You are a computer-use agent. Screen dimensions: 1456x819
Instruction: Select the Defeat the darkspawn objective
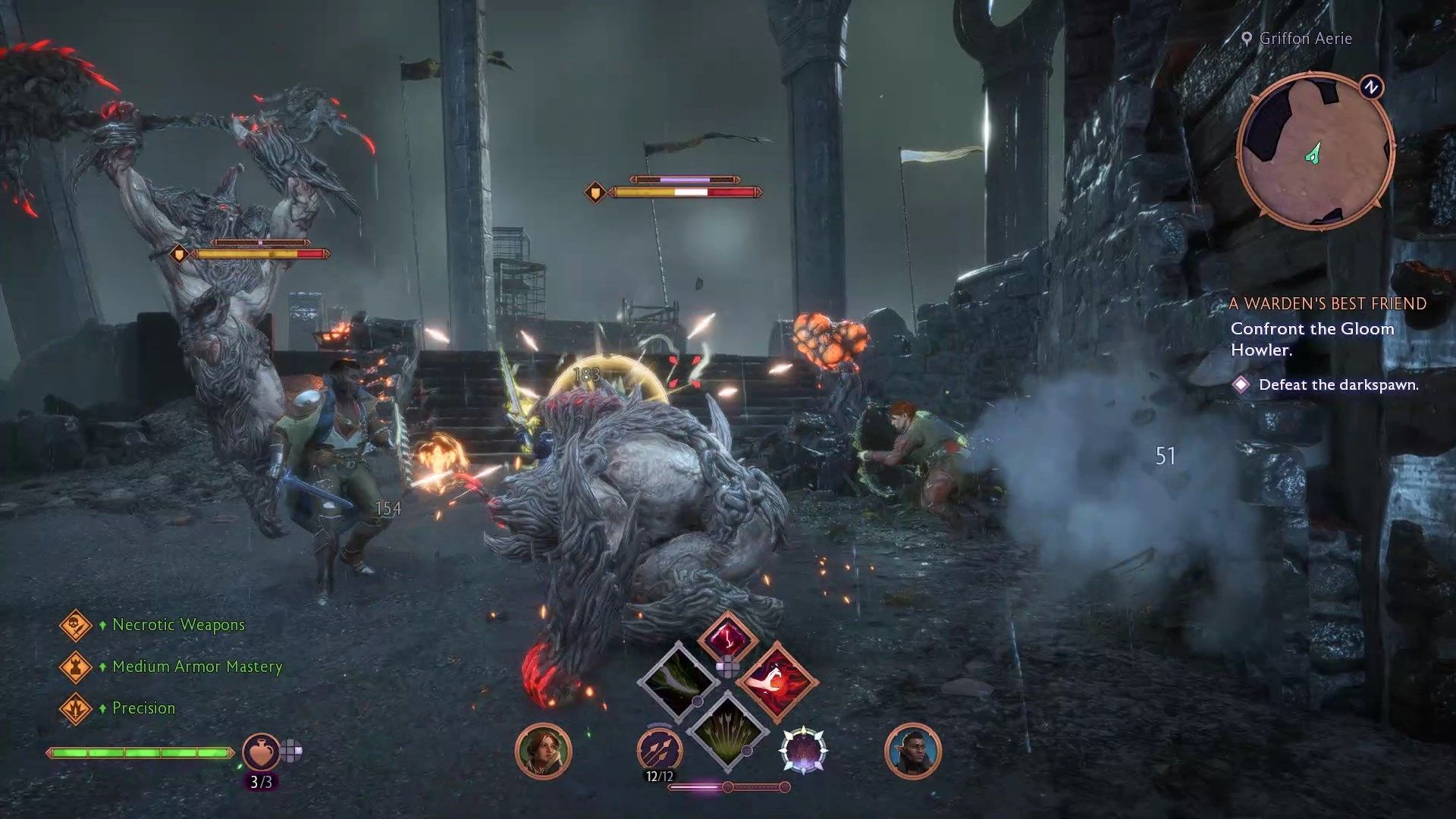click(x=1338, y=384)
